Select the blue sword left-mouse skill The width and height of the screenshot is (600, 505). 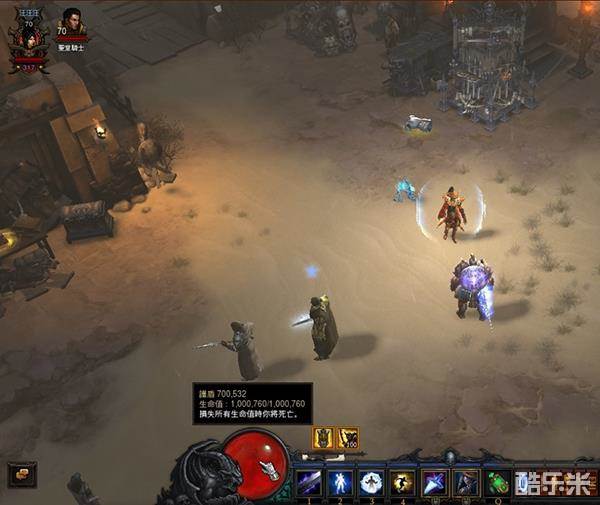[435, 482]
